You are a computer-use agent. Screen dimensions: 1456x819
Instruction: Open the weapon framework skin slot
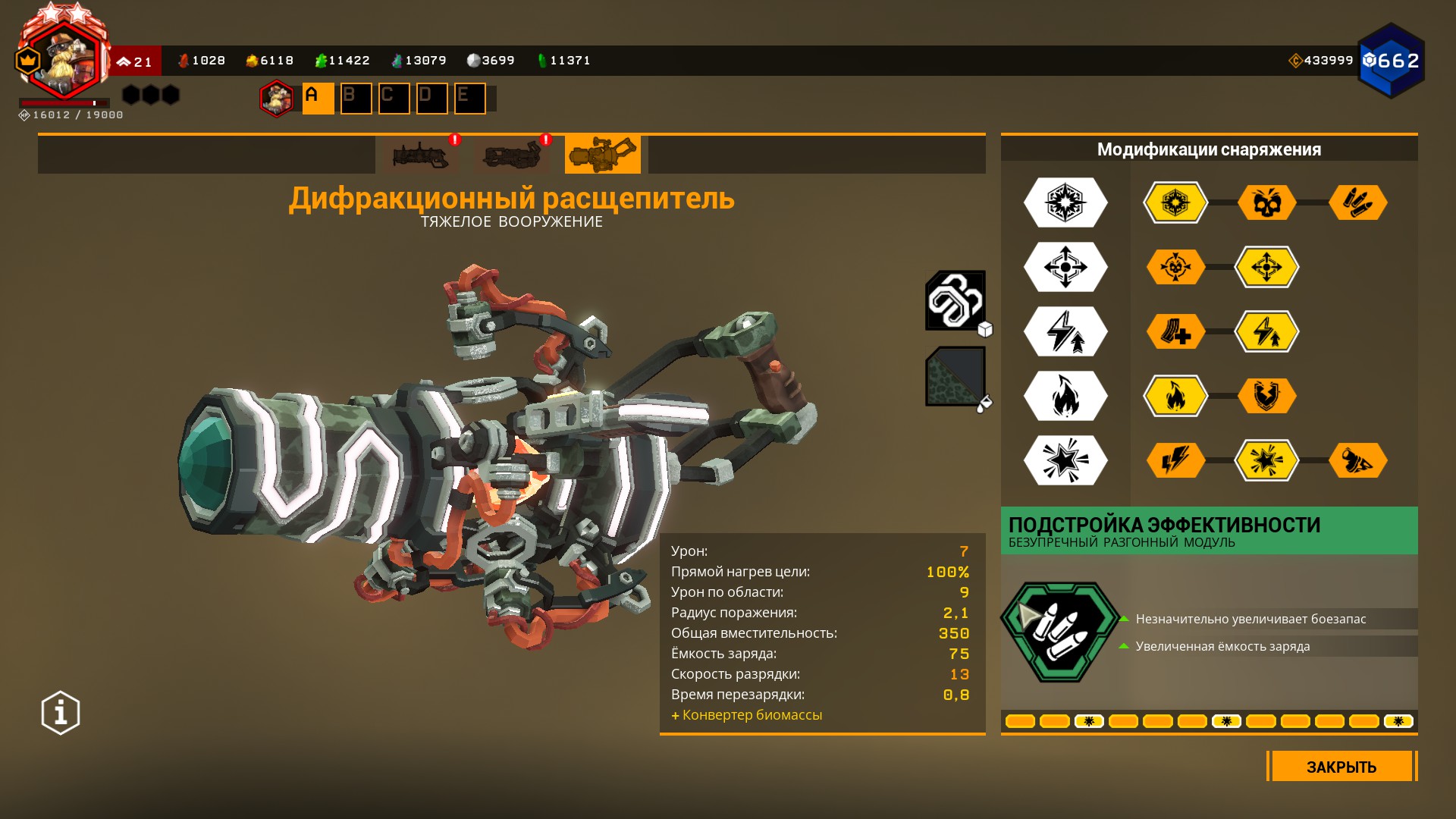point(955,300)
